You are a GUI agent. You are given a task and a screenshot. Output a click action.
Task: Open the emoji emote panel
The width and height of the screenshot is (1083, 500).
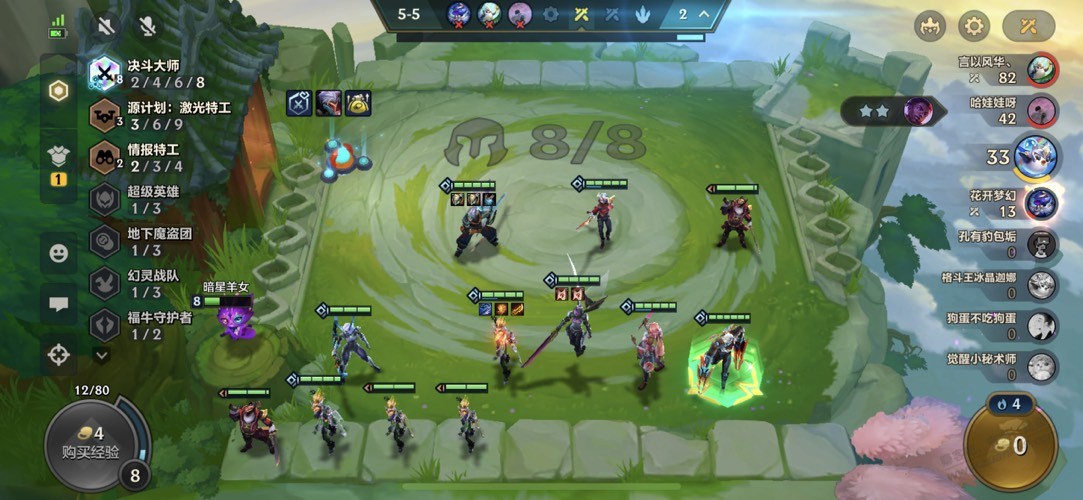pos(59,254)
